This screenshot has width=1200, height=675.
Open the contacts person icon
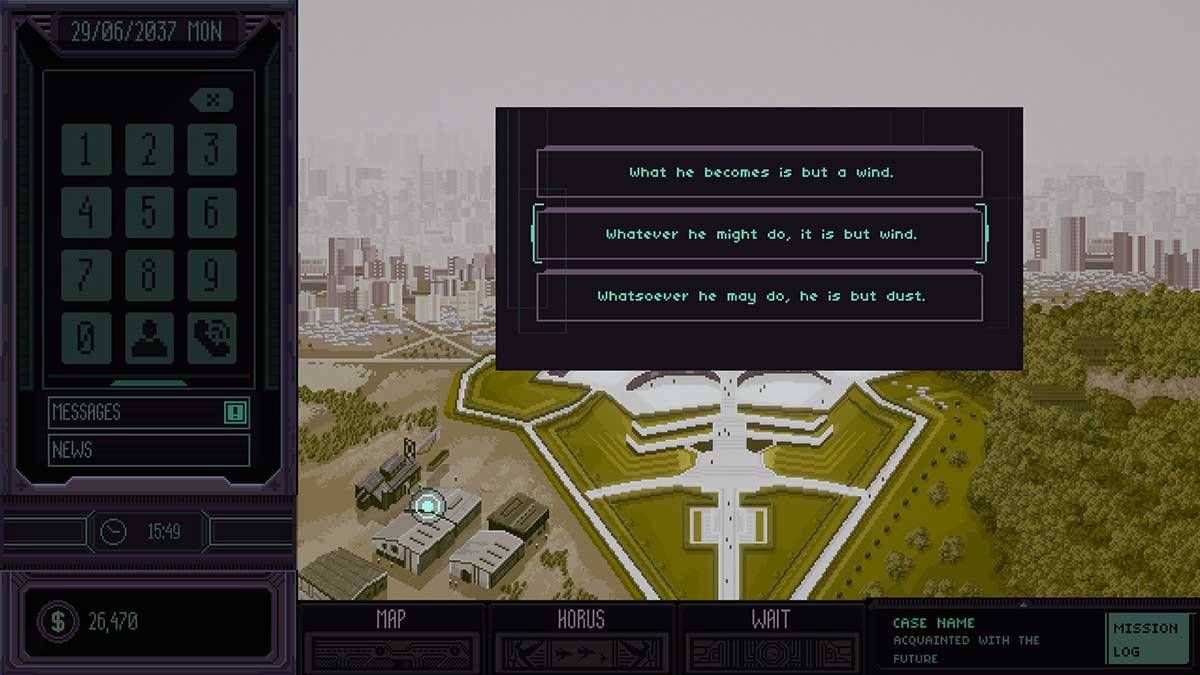pyautogui.click(x=149, y=339)
